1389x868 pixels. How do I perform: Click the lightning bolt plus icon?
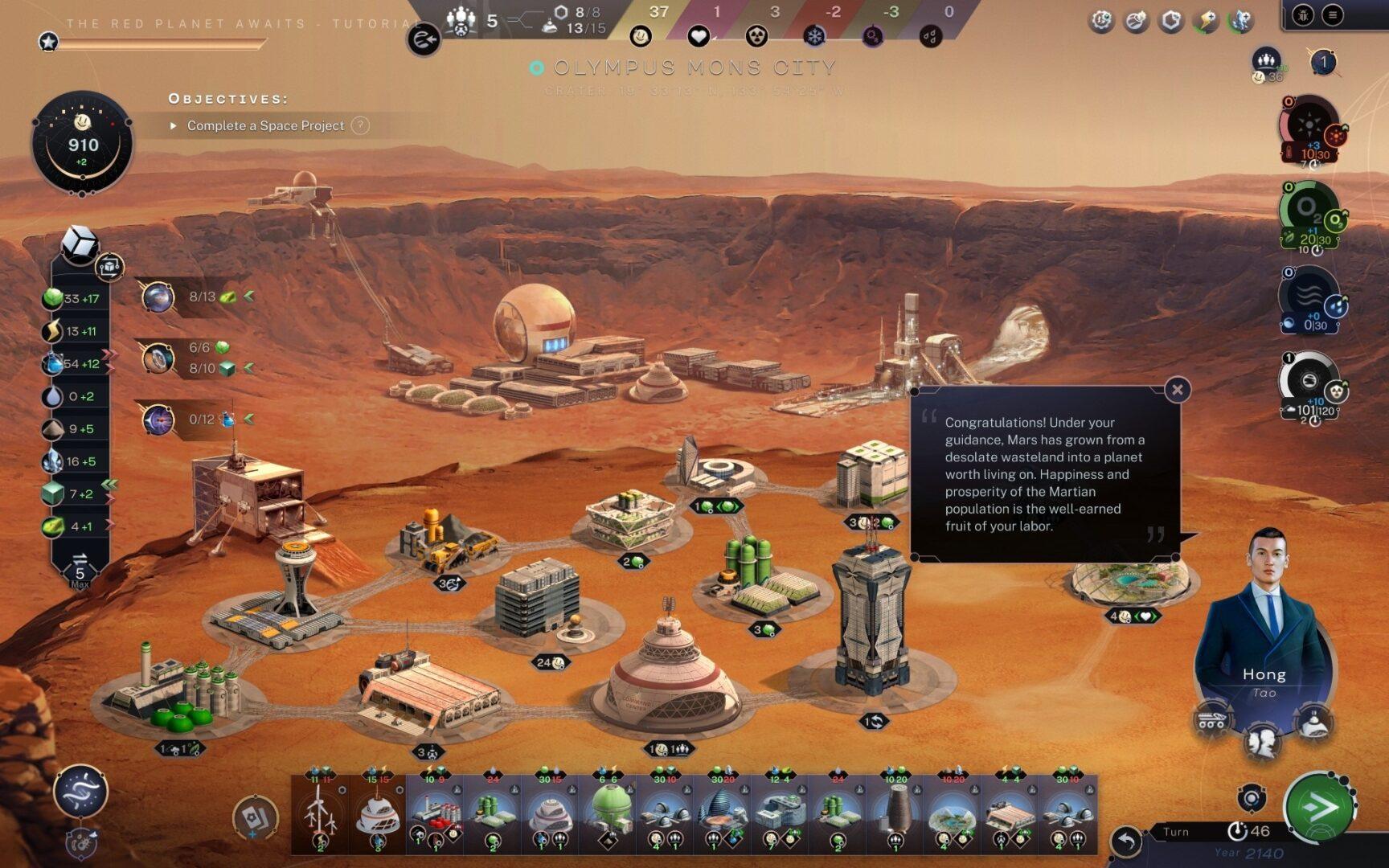point(1205,20)
